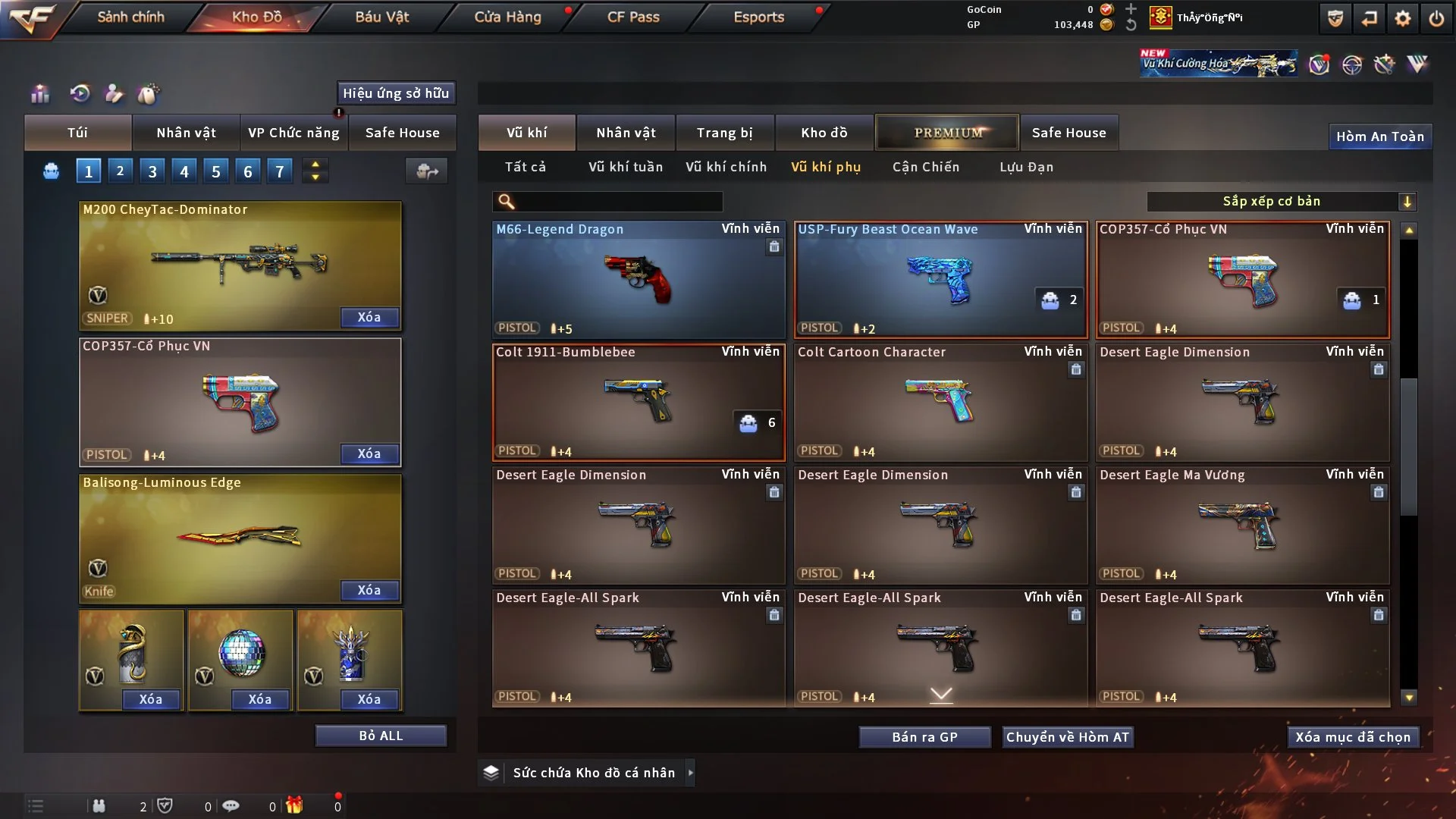The height and width of the screenshot is (819, 1456).
Task: Switch to the PREMIUM storage tab
Action: click(x=947, y=133)
